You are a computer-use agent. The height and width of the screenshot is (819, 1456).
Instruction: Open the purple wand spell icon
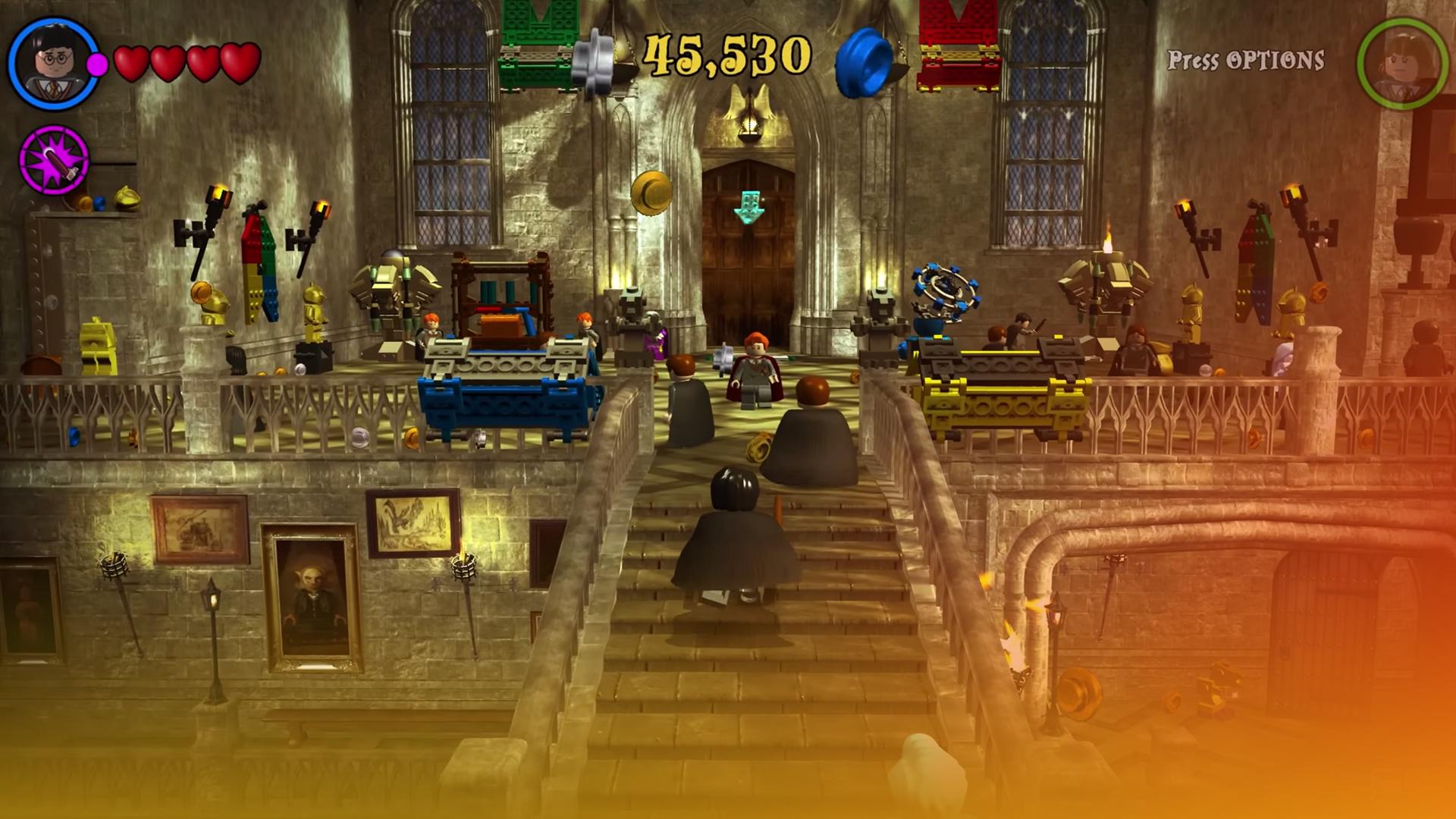(54, 161)
